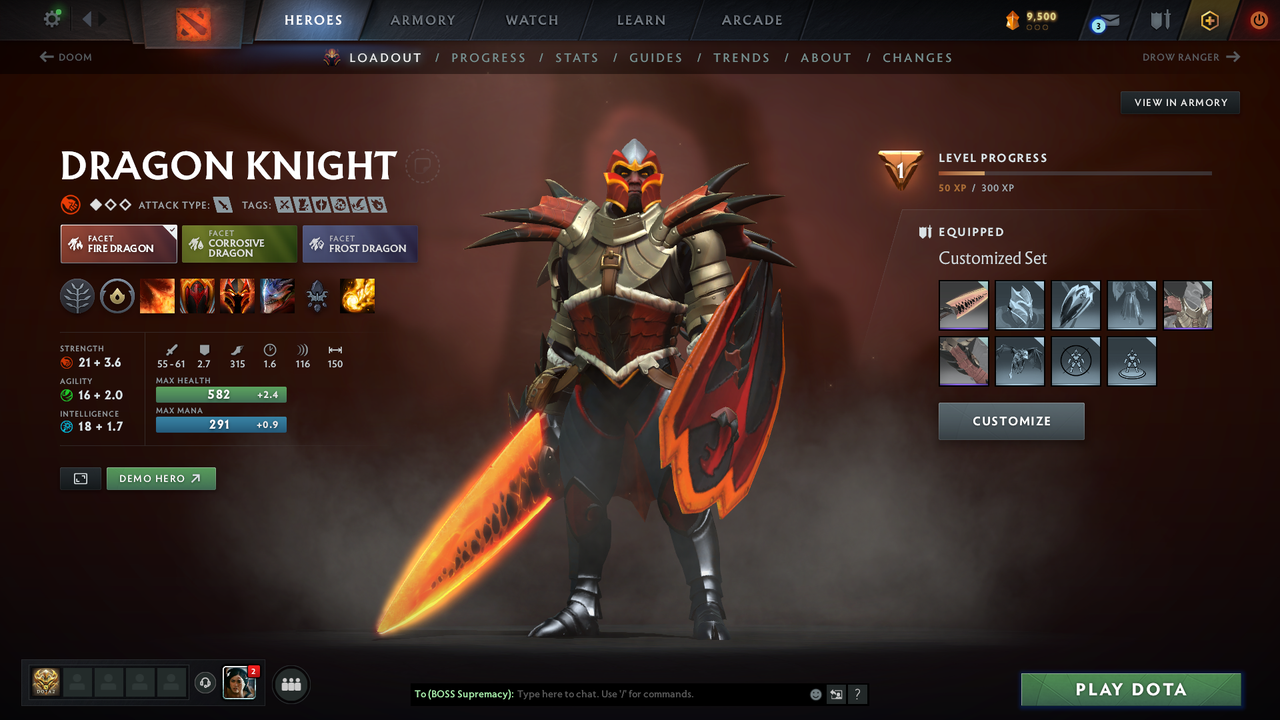Open the ARCADE menu

point(751,20)
